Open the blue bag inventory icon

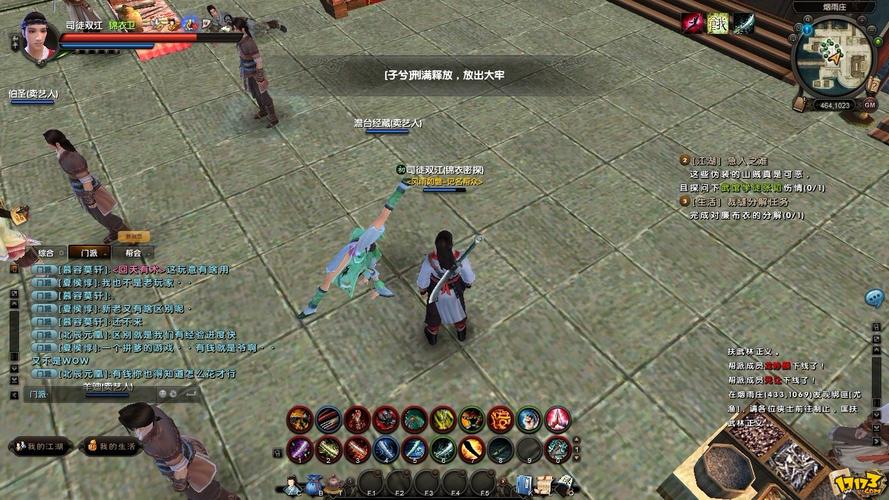click(312, 487)
